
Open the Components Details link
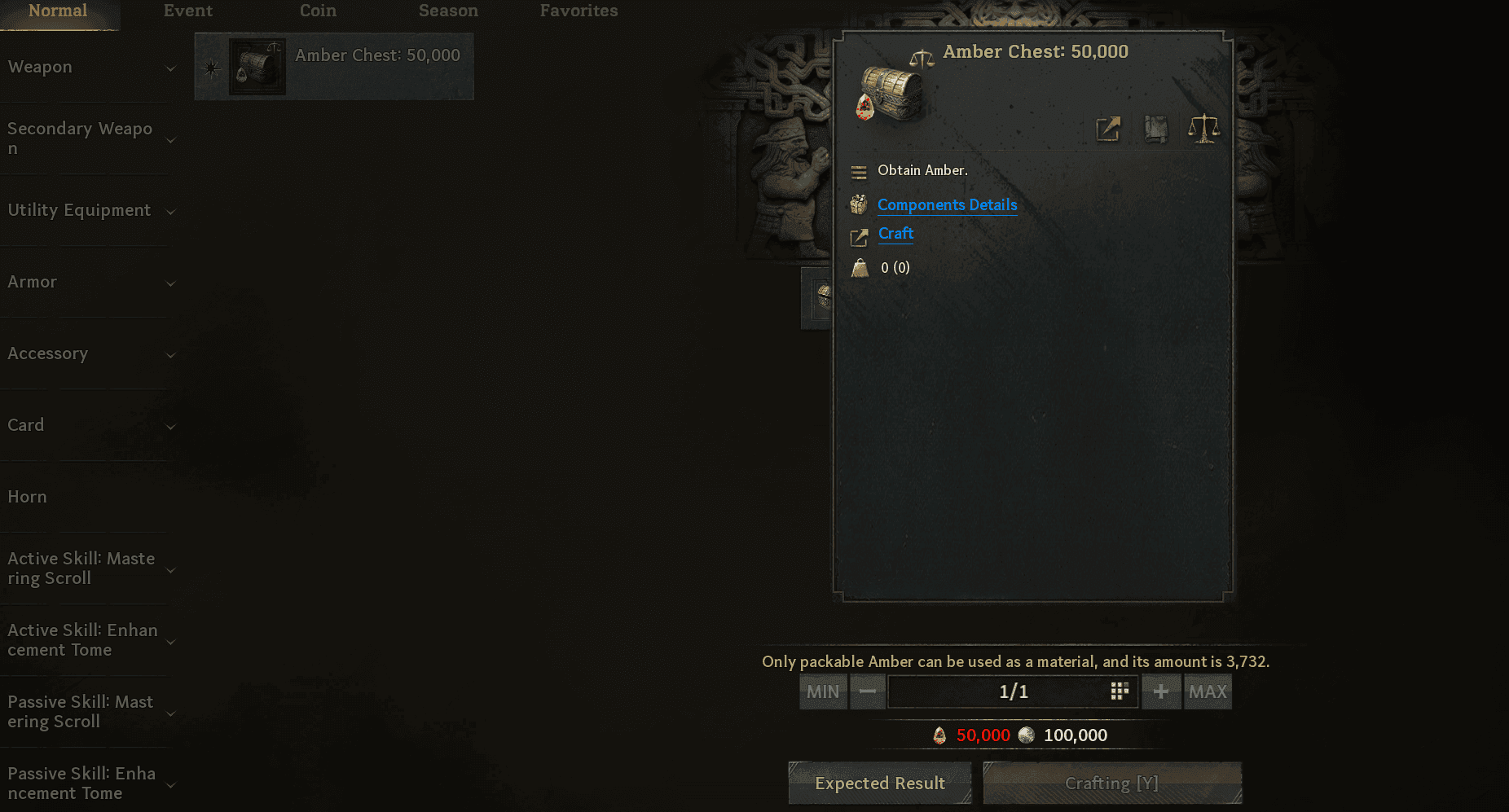(947, 205)
